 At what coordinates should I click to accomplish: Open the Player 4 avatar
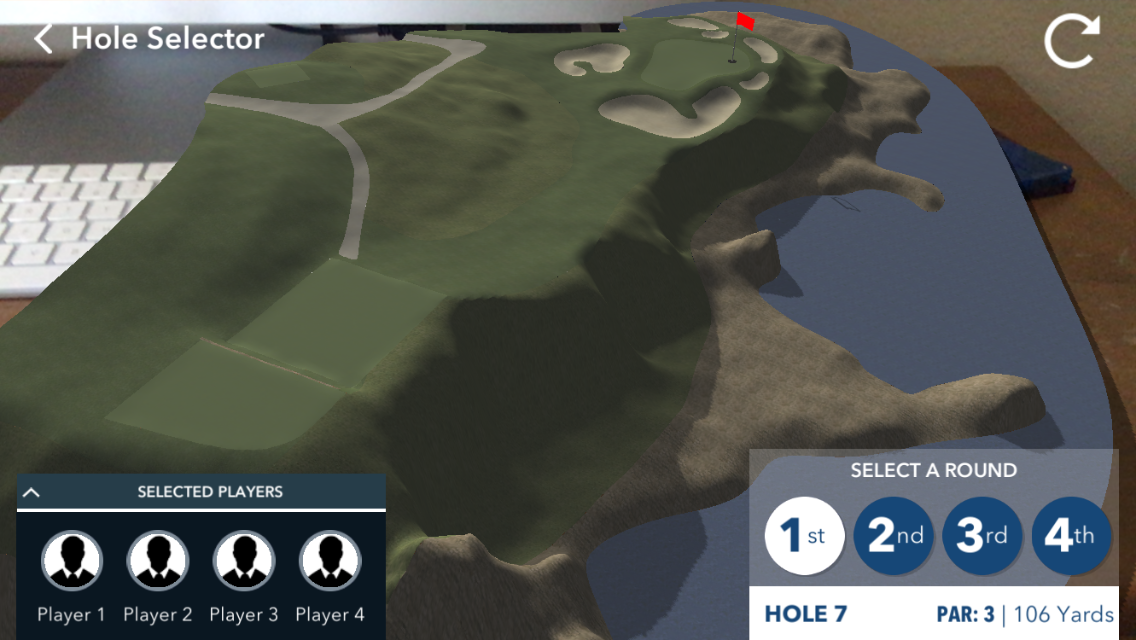pyautogui.click(x=330, y=561)
